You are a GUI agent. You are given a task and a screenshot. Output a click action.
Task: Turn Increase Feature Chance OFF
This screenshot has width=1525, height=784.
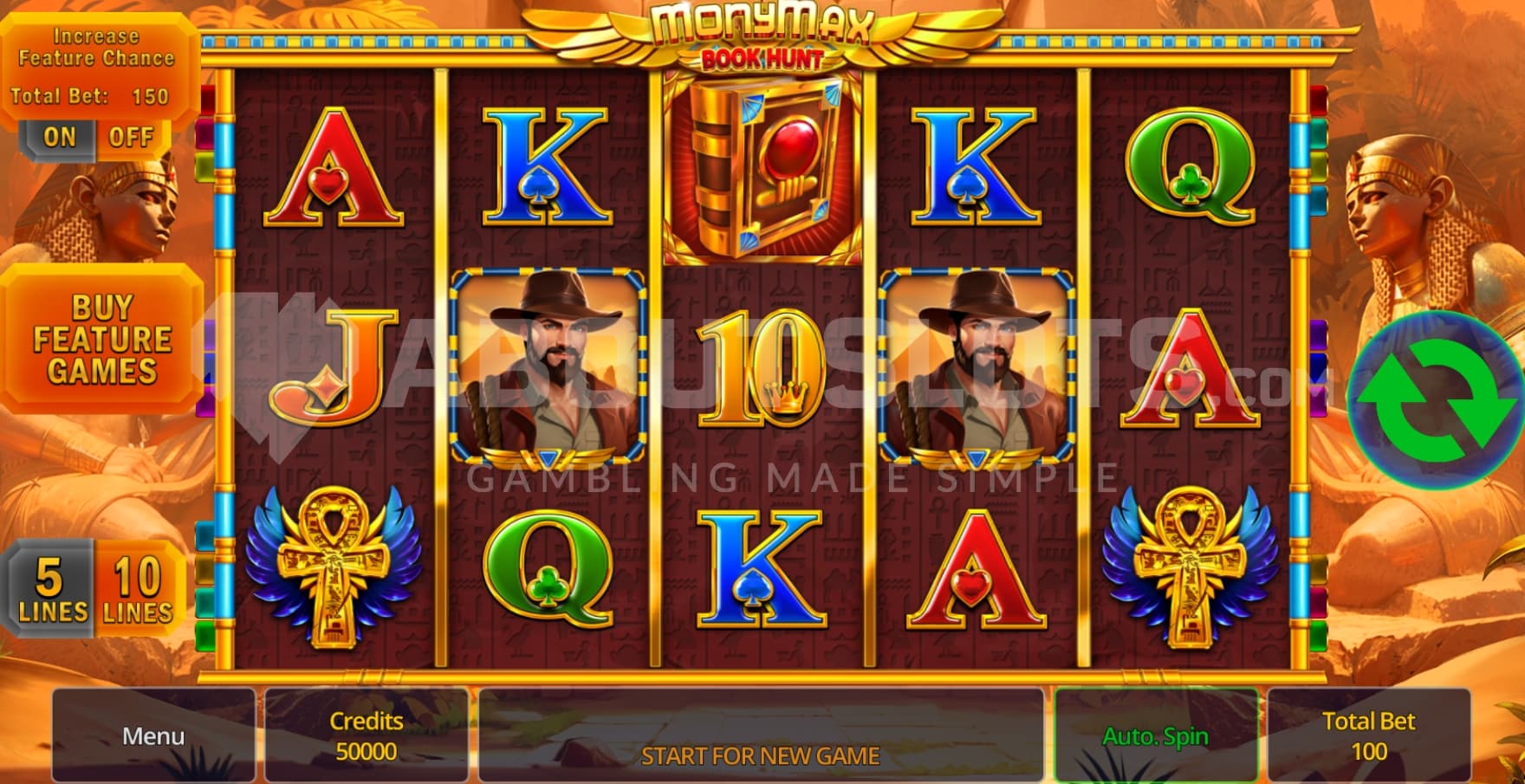(131, 137)
